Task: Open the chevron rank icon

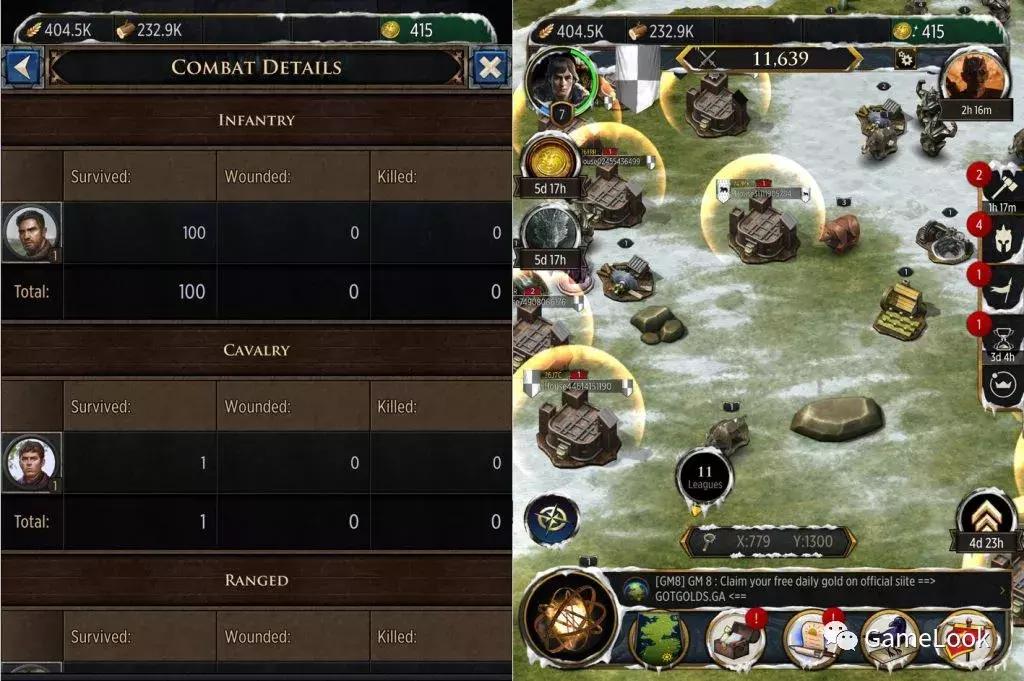Action: [986, 517]
